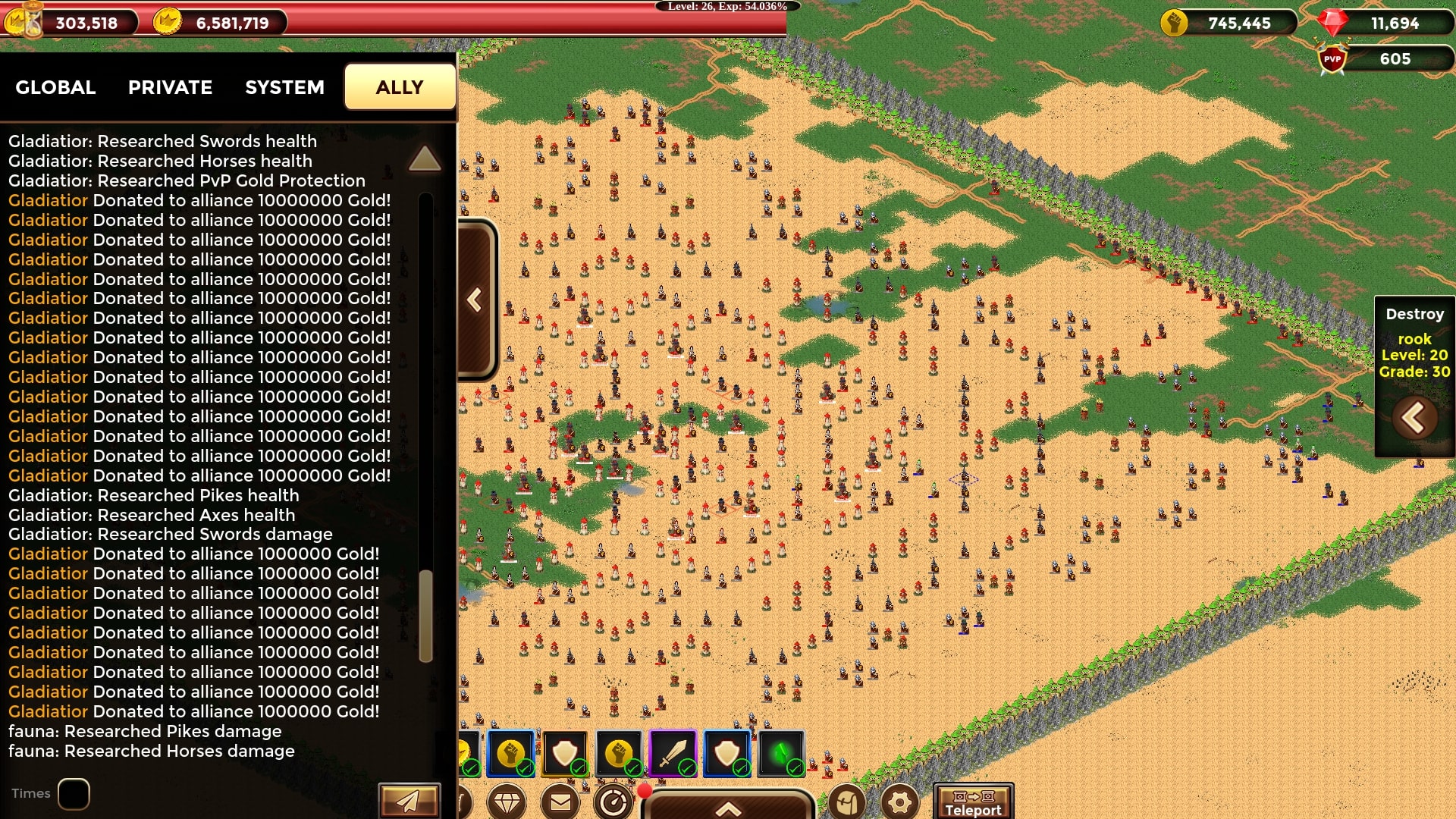The height and width of the screenshot is (819, 1456).
Task: Click the Teleport button
Action: click(x=973, y=802)
